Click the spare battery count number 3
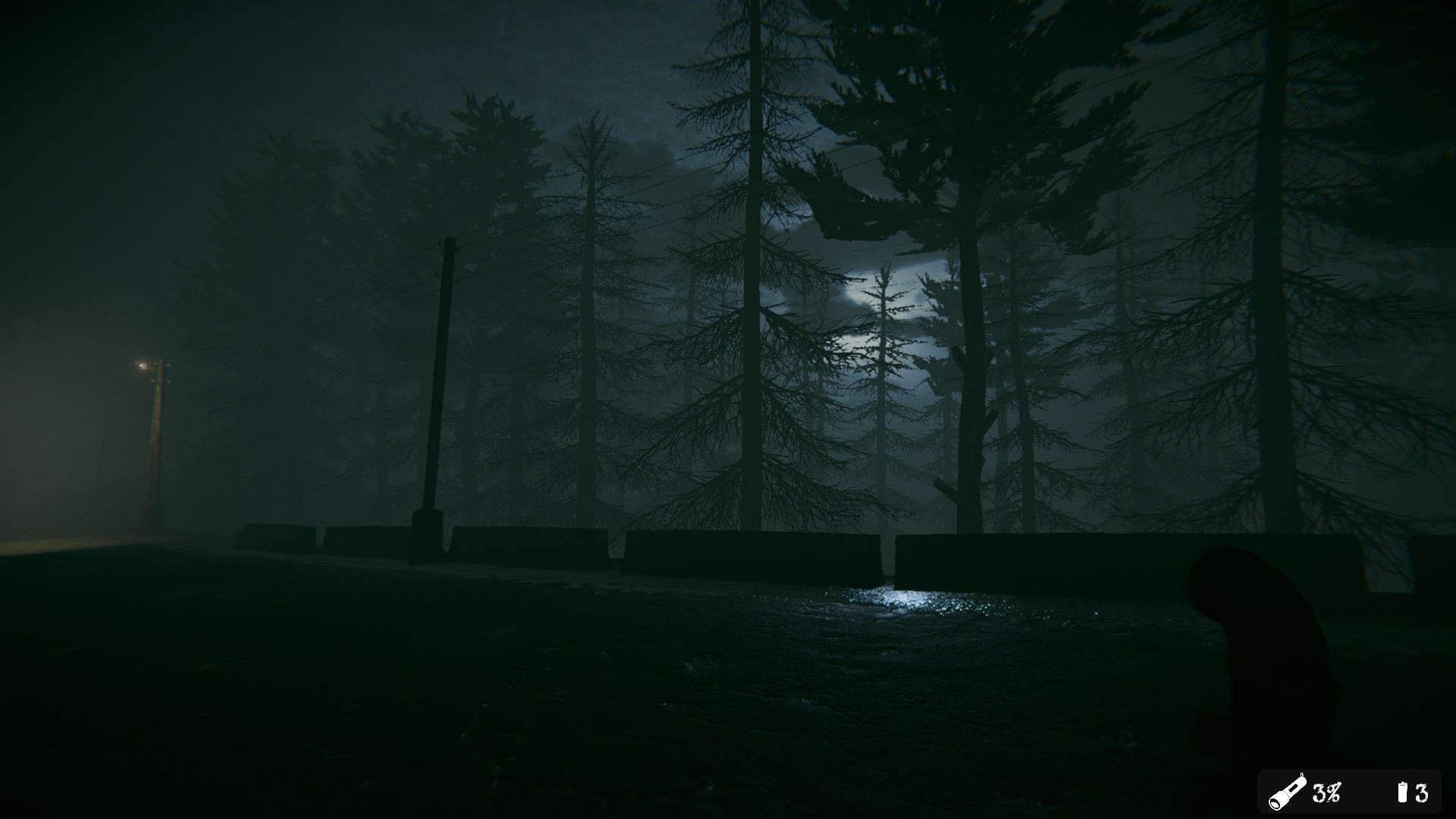The image size is (1456, 819). (1423, 793)
